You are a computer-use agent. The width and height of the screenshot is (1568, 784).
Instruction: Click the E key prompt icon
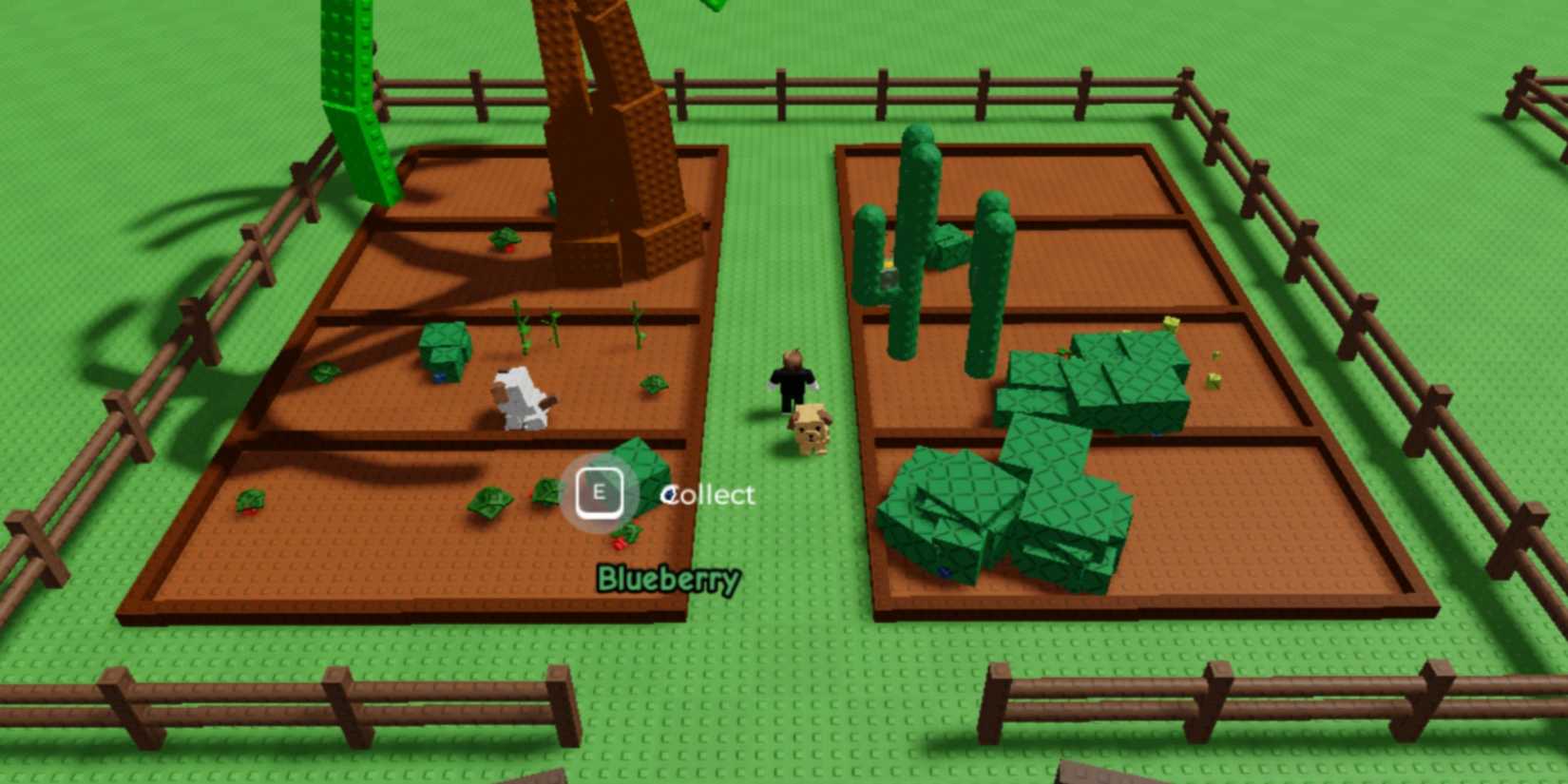(x=601, y=493)
